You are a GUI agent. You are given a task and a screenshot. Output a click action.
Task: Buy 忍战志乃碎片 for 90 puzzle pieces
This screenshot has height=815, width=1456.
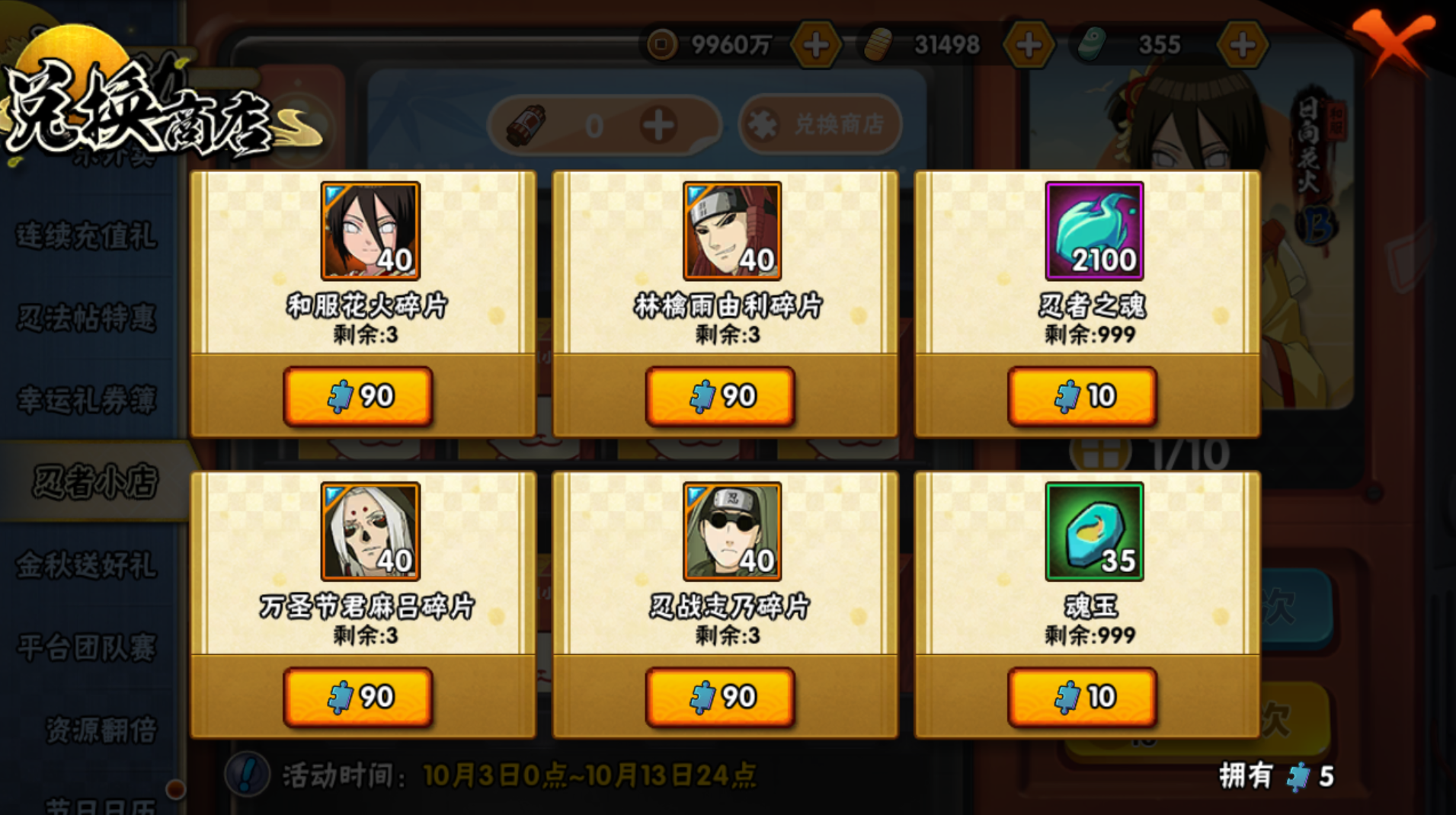720,697
